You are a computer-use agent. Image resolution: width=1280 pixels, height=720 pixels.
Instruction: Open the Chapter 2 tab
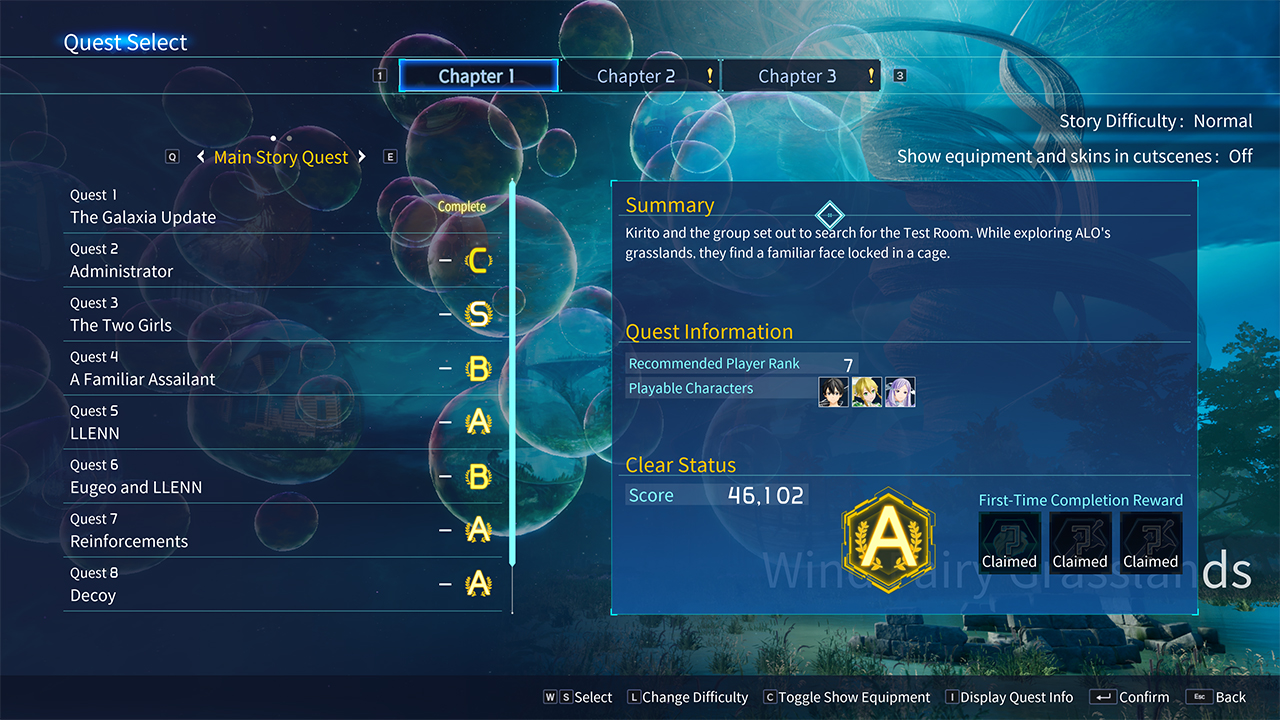click(636, 76)
